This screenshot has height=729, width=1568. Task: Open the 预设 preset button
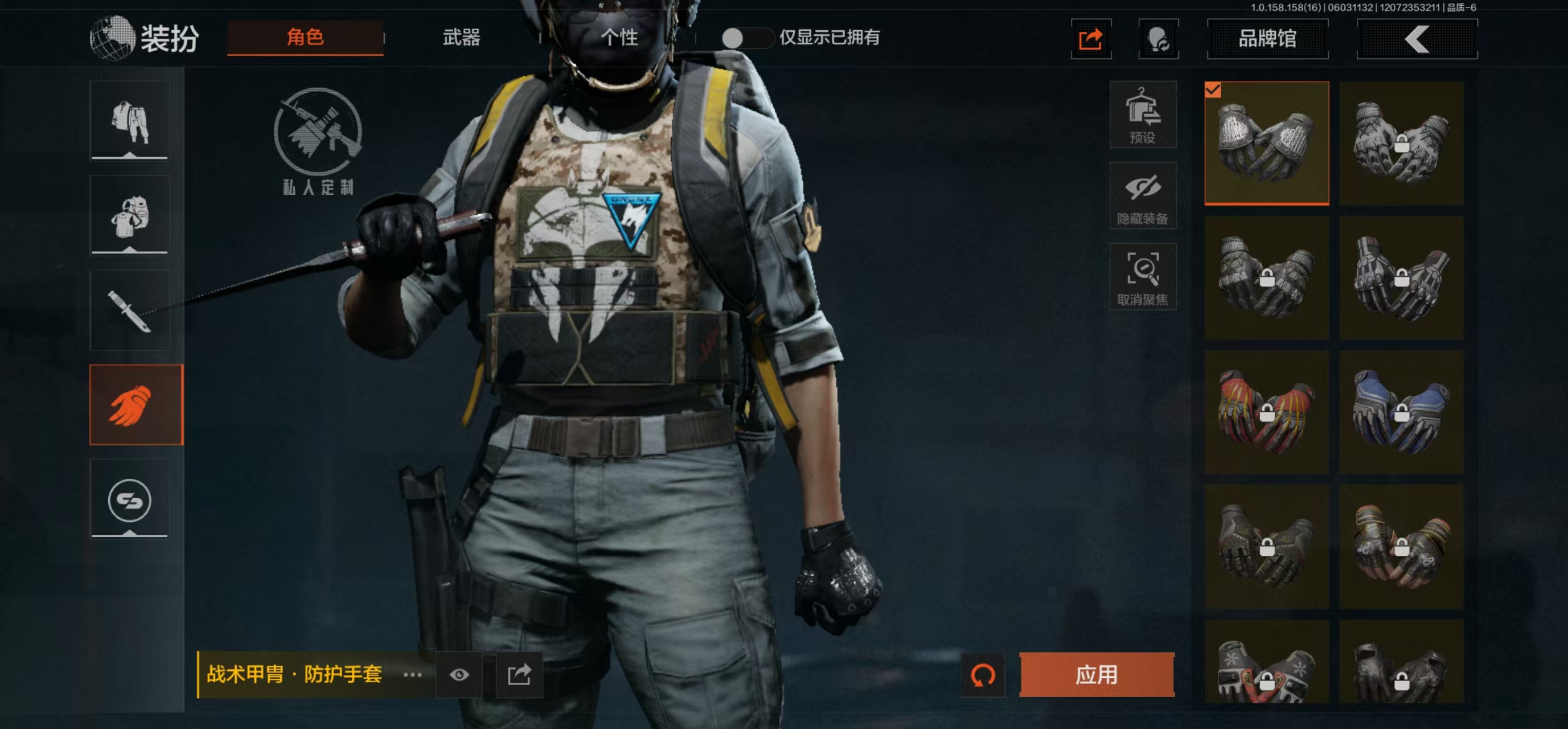tap(1142, 115)
